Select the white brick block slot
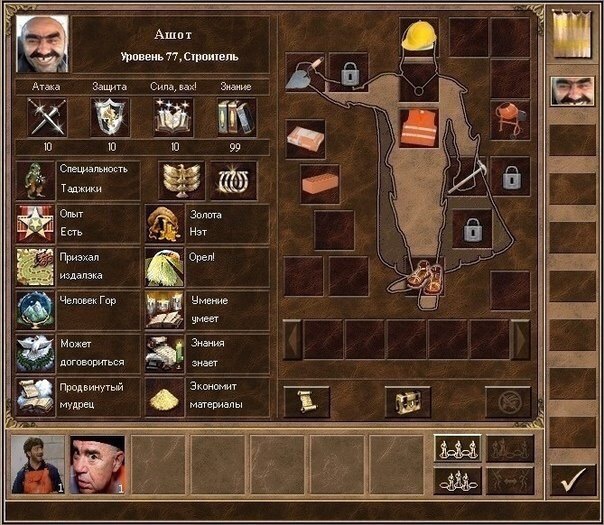This screenshot has width=604, height=525. pos(305,139)
